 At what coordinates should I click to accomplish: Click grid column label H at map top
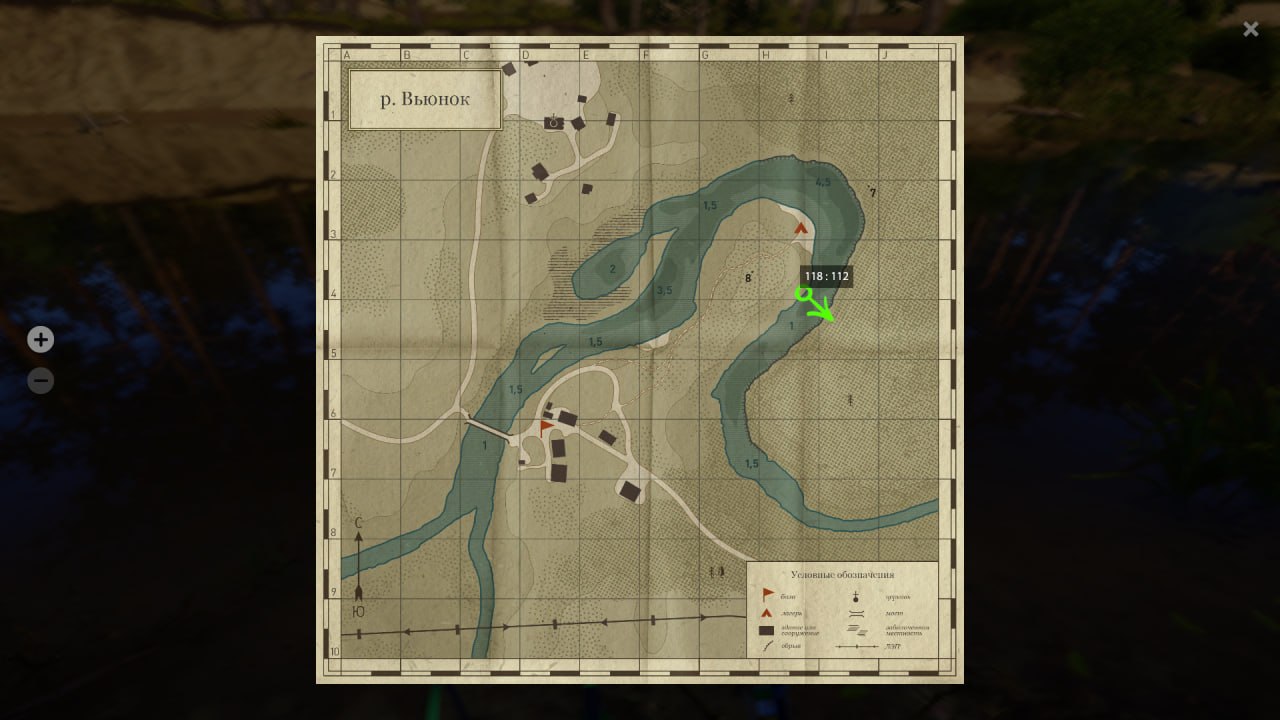point(765,54)
